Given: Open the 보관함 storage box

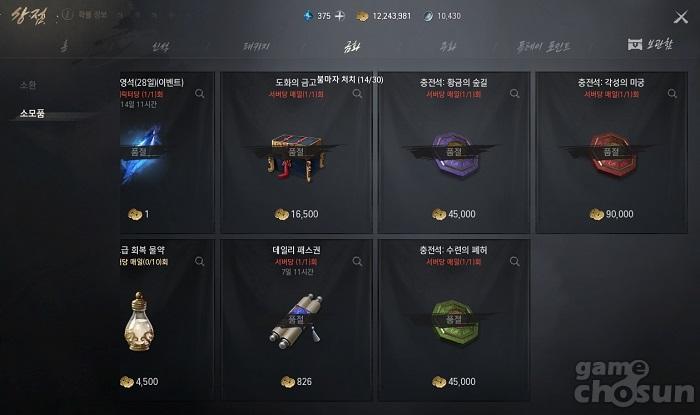Looking at the screenshot, I should click(649, 45).
